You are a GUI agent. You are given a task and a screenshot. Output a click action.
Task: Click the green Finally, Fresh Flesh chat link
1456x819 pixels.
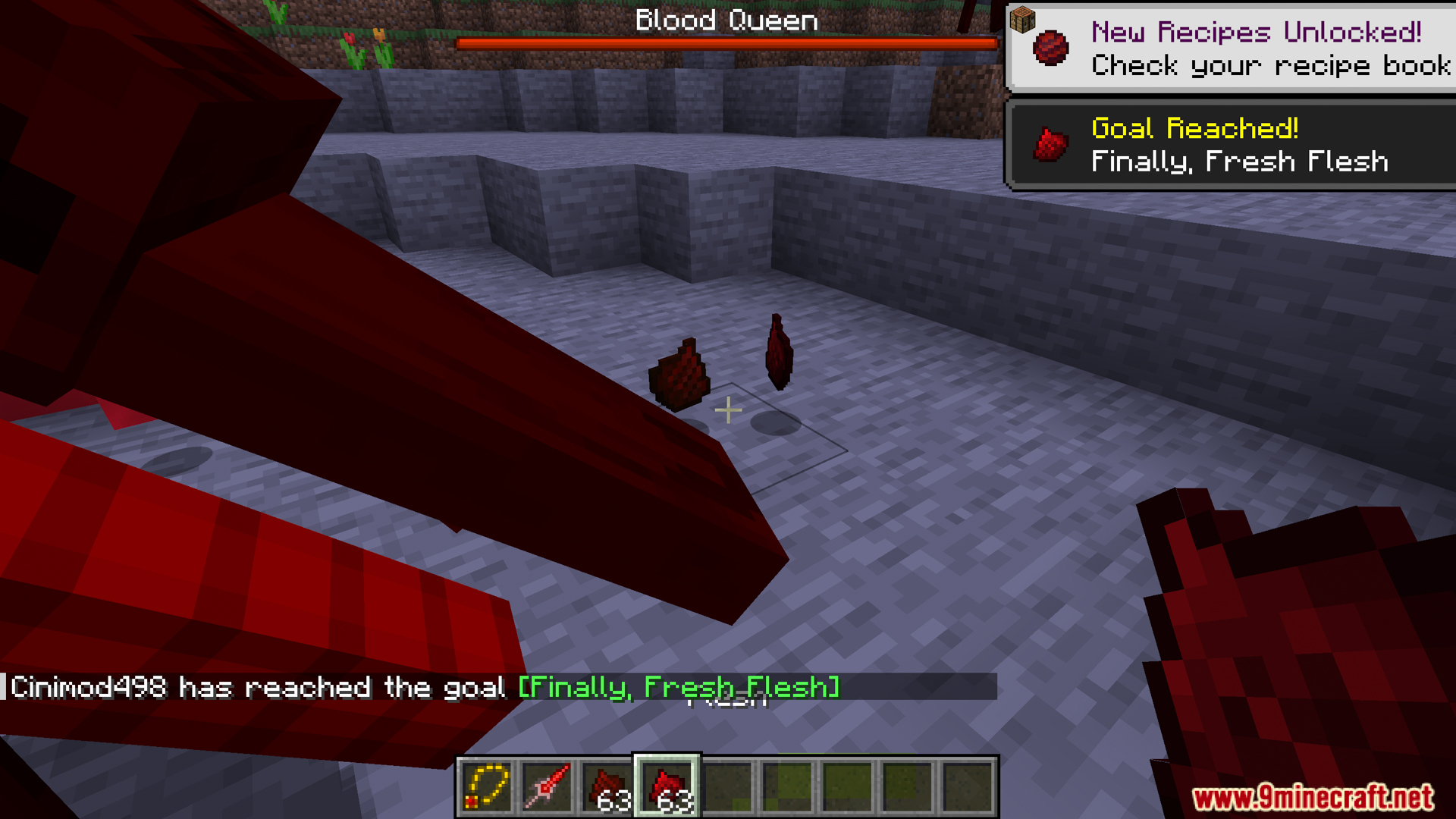click(x=679, y=687)
